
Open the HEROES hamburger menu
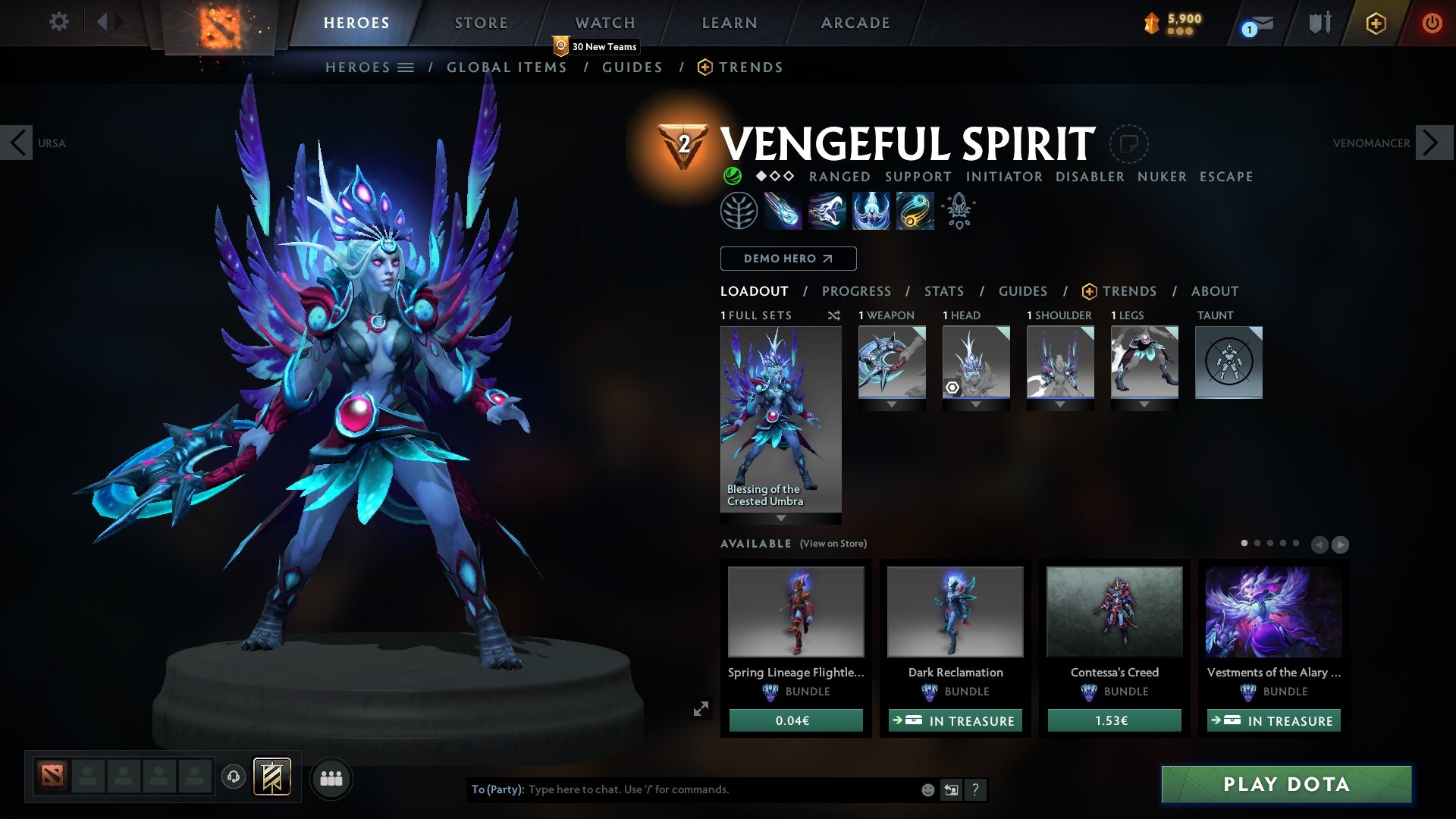pos(406,67)
